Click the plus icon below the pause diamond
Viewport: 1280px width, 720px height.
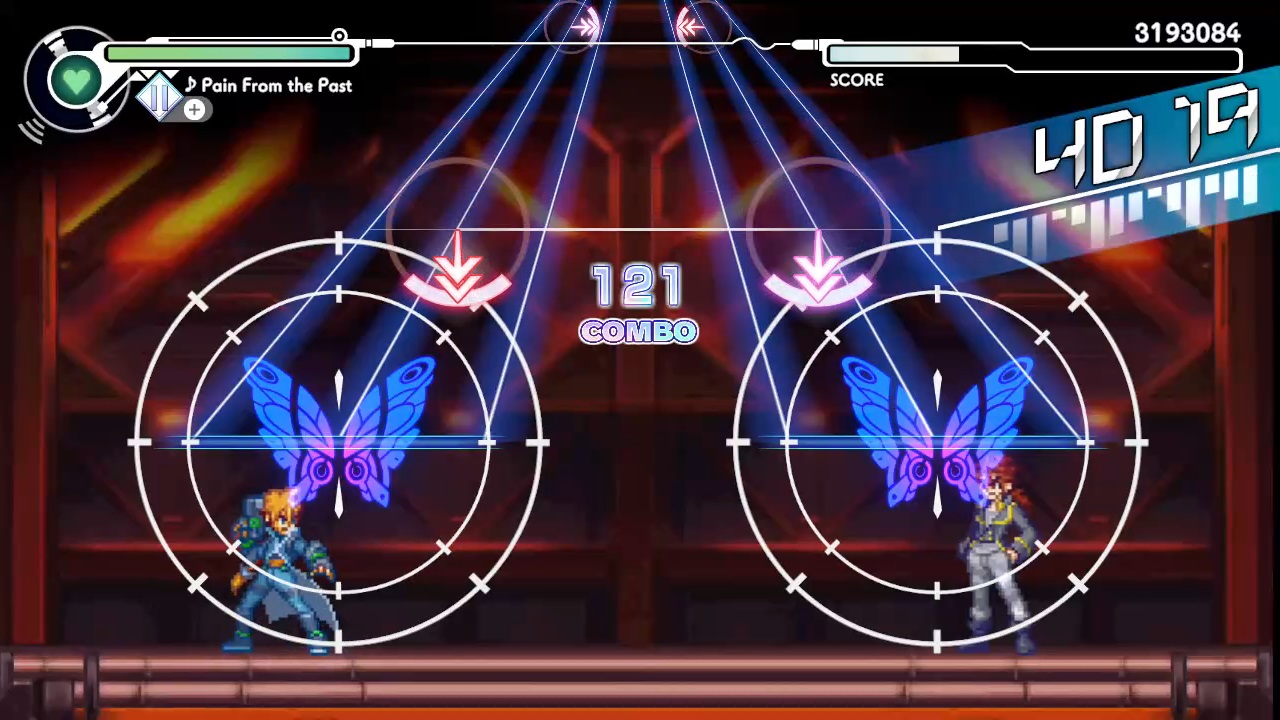coord(194,110)
